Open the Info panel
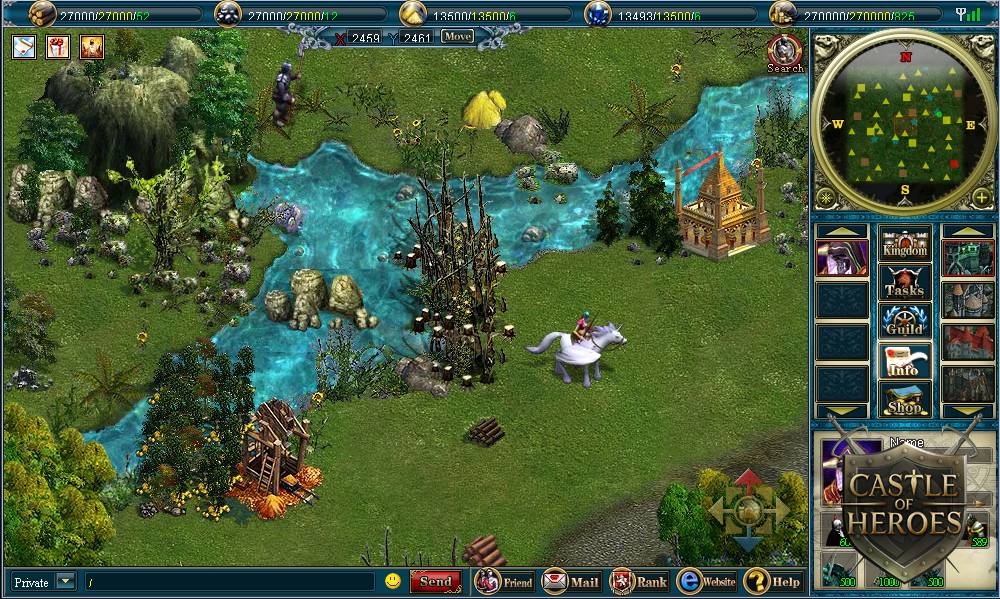This screenshot has height=599, width=1000. pos(905,360)
